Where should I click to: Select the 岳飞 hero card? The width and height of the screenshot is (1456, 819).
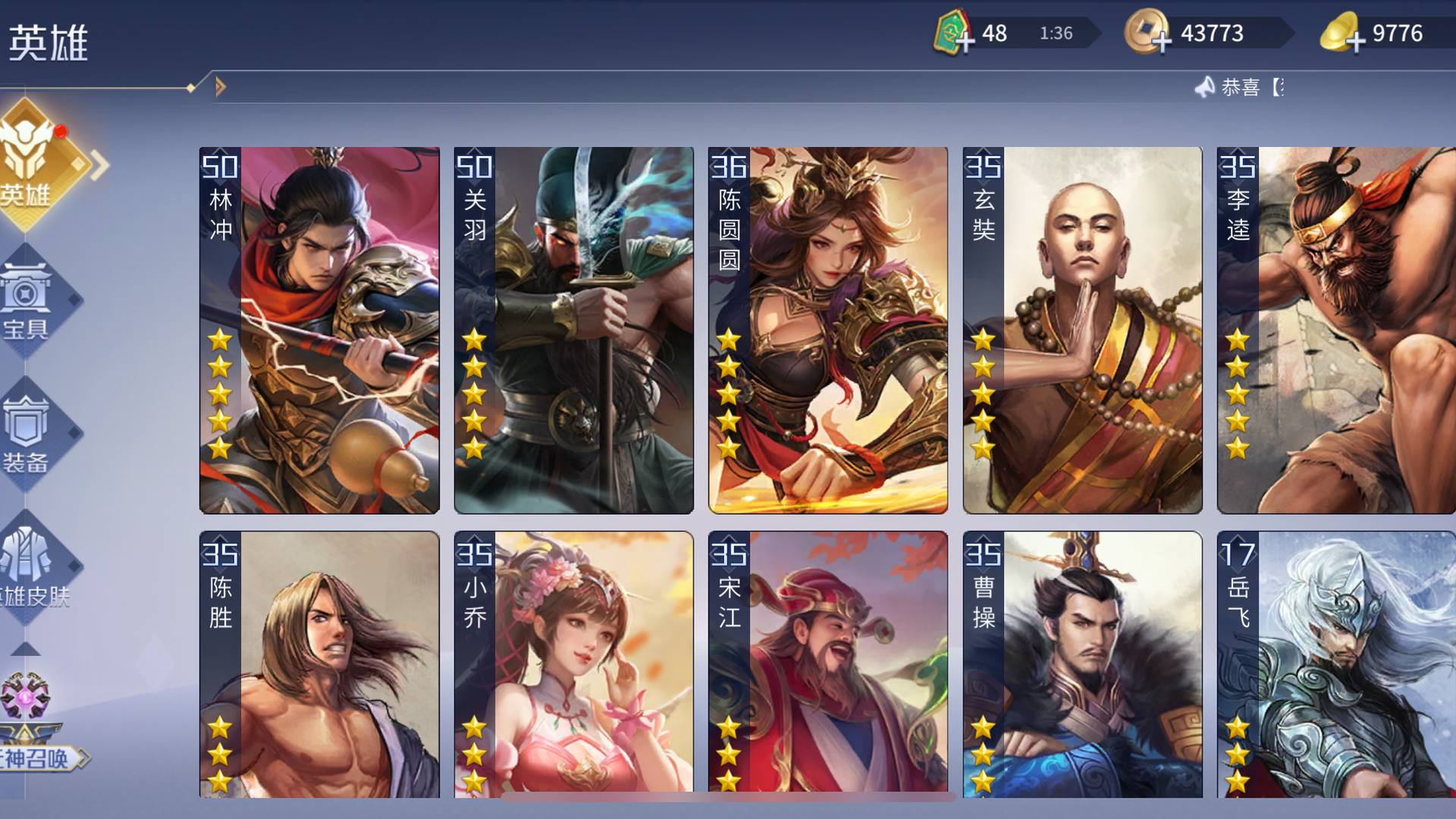[1336, 664]
